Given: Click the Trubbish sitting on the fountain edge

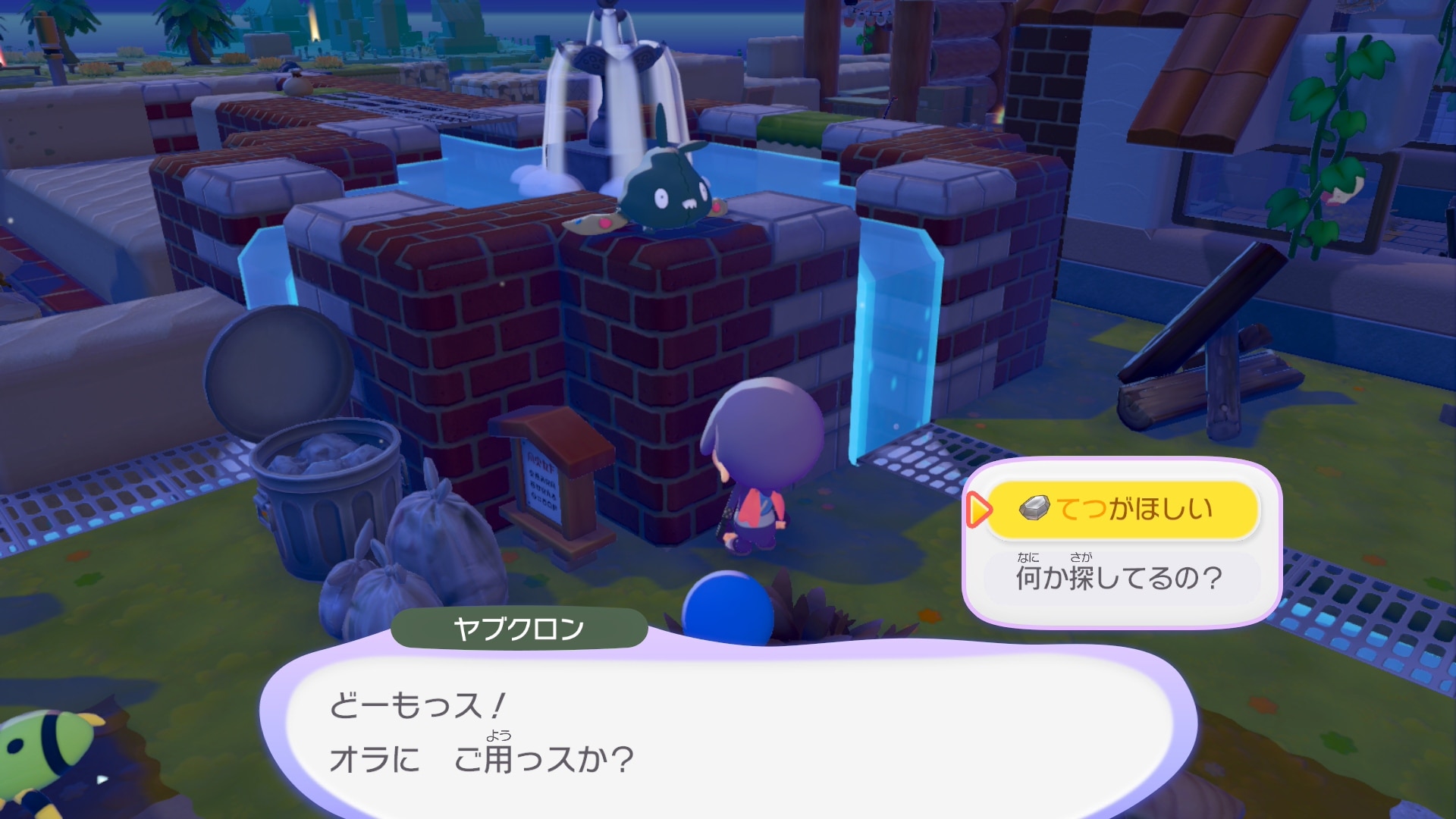Looking at the screenshot, I should click(x=667, y=190).
